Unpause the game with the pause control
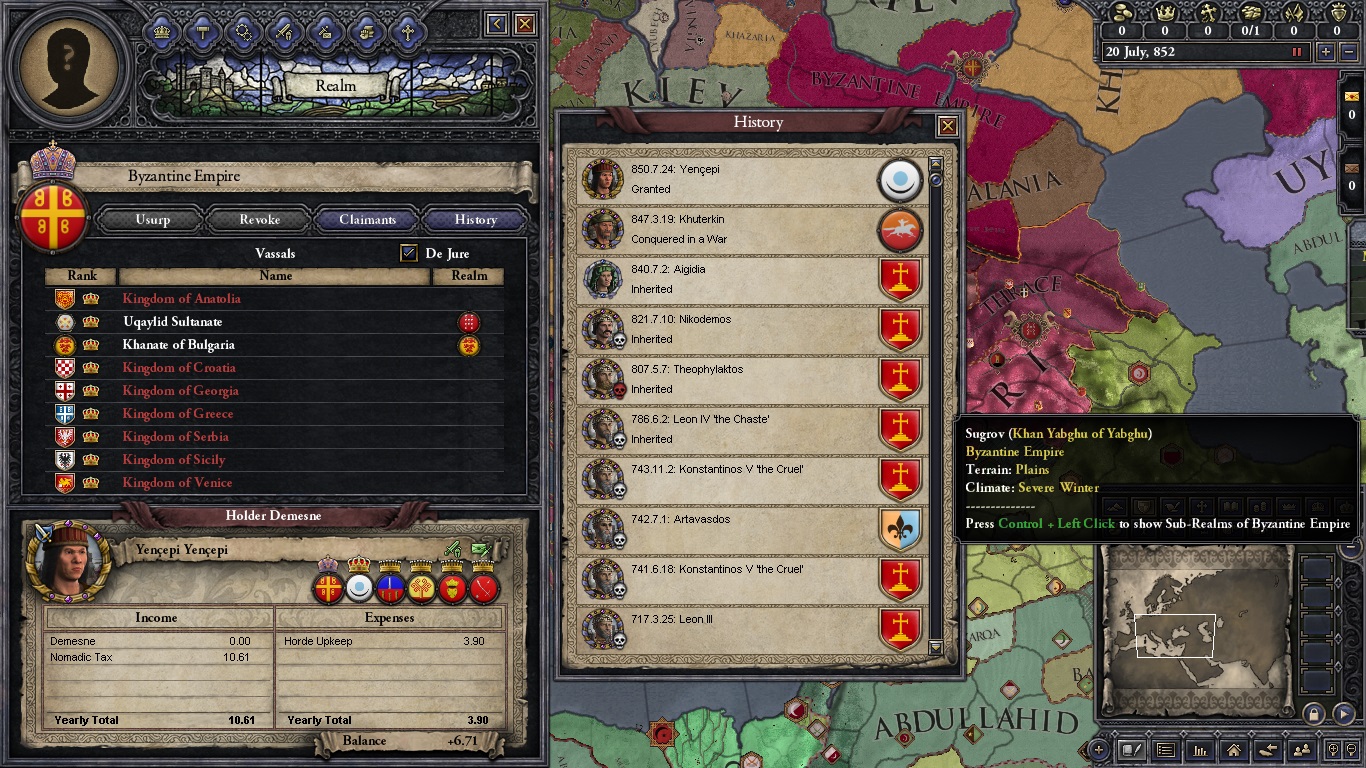The width and height of the screenshot is (1366, 768). point(1296,51)
